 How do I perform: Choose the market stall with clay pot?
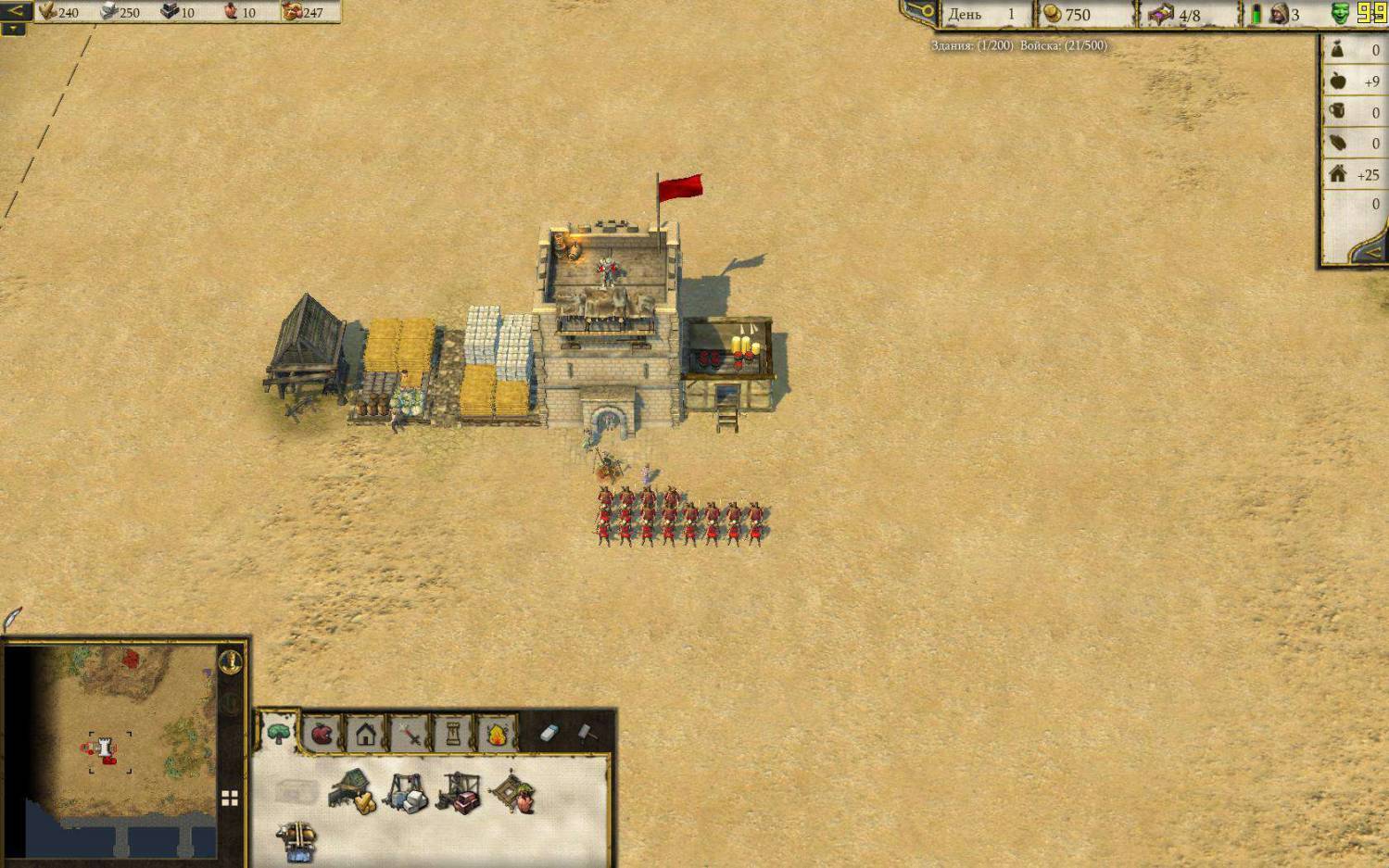[x=512, y=793]
